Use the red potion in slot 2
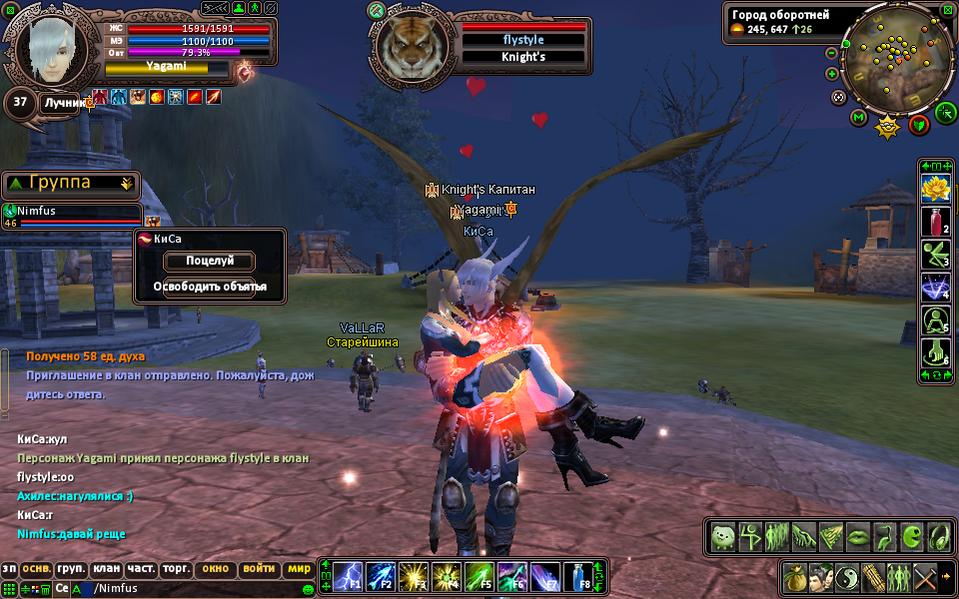This screenshot has width=959, height=599. click(934, 220)
